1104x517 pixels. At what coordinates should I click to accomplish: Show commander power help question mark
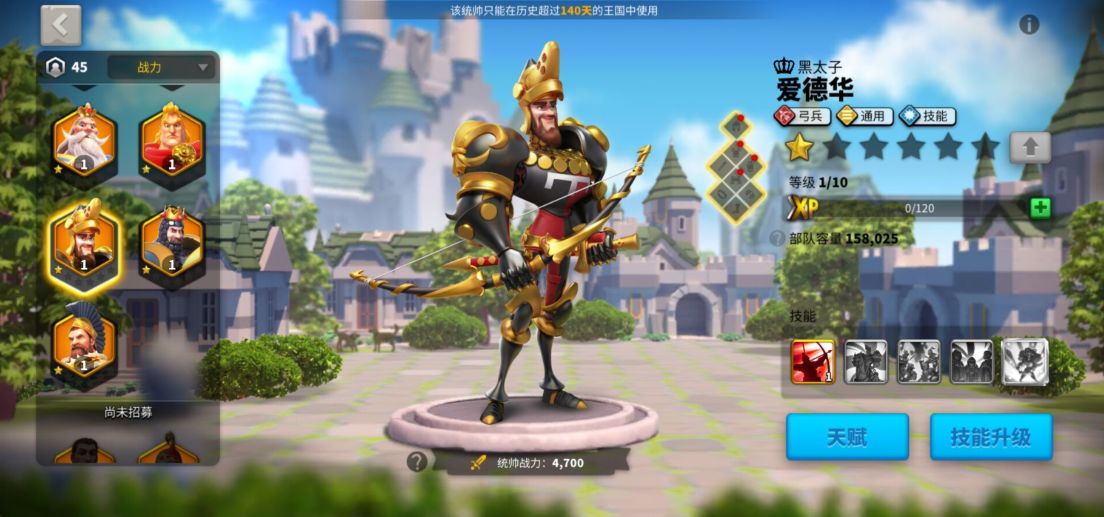coord(417,462)
